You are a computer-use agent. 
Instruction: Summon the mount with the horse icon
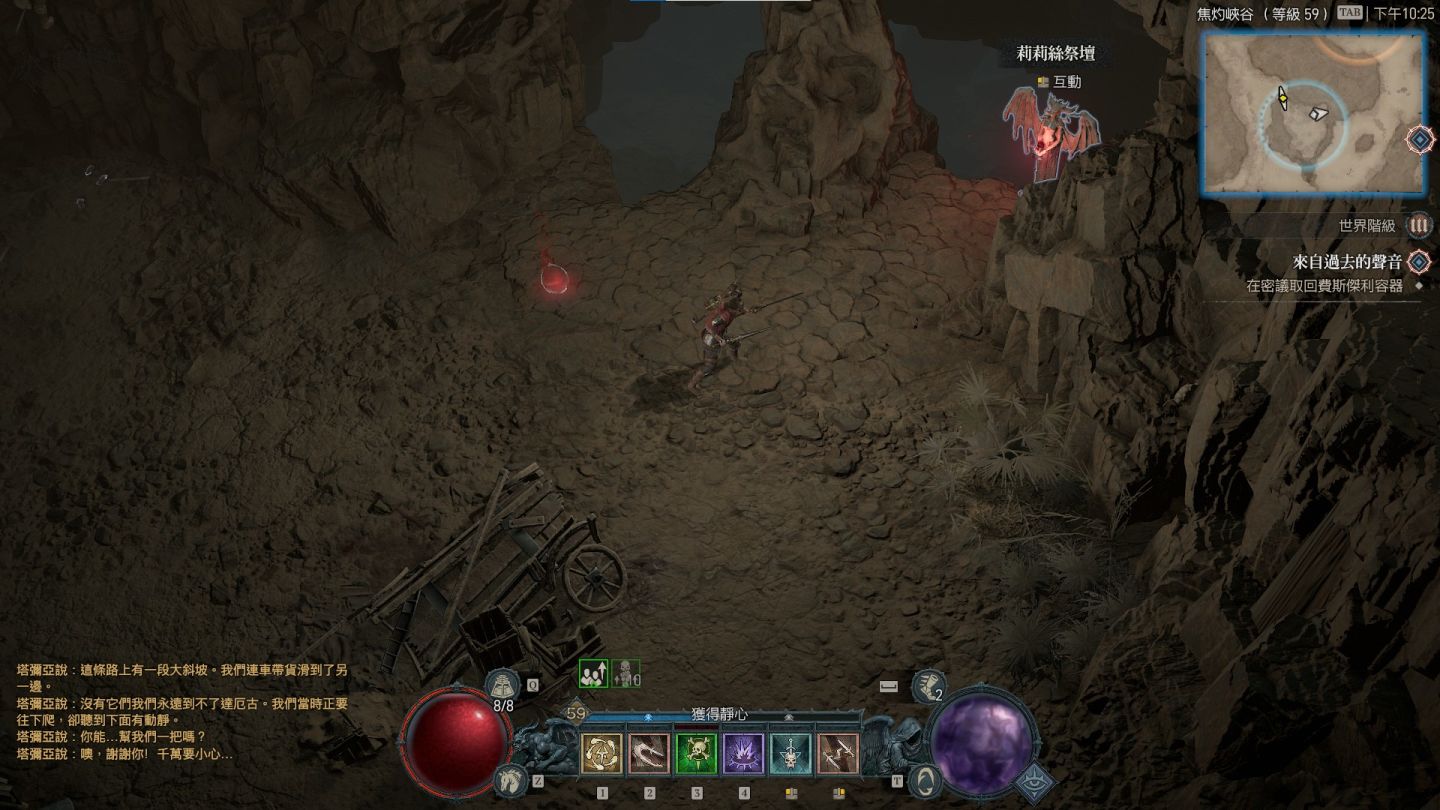509,779
